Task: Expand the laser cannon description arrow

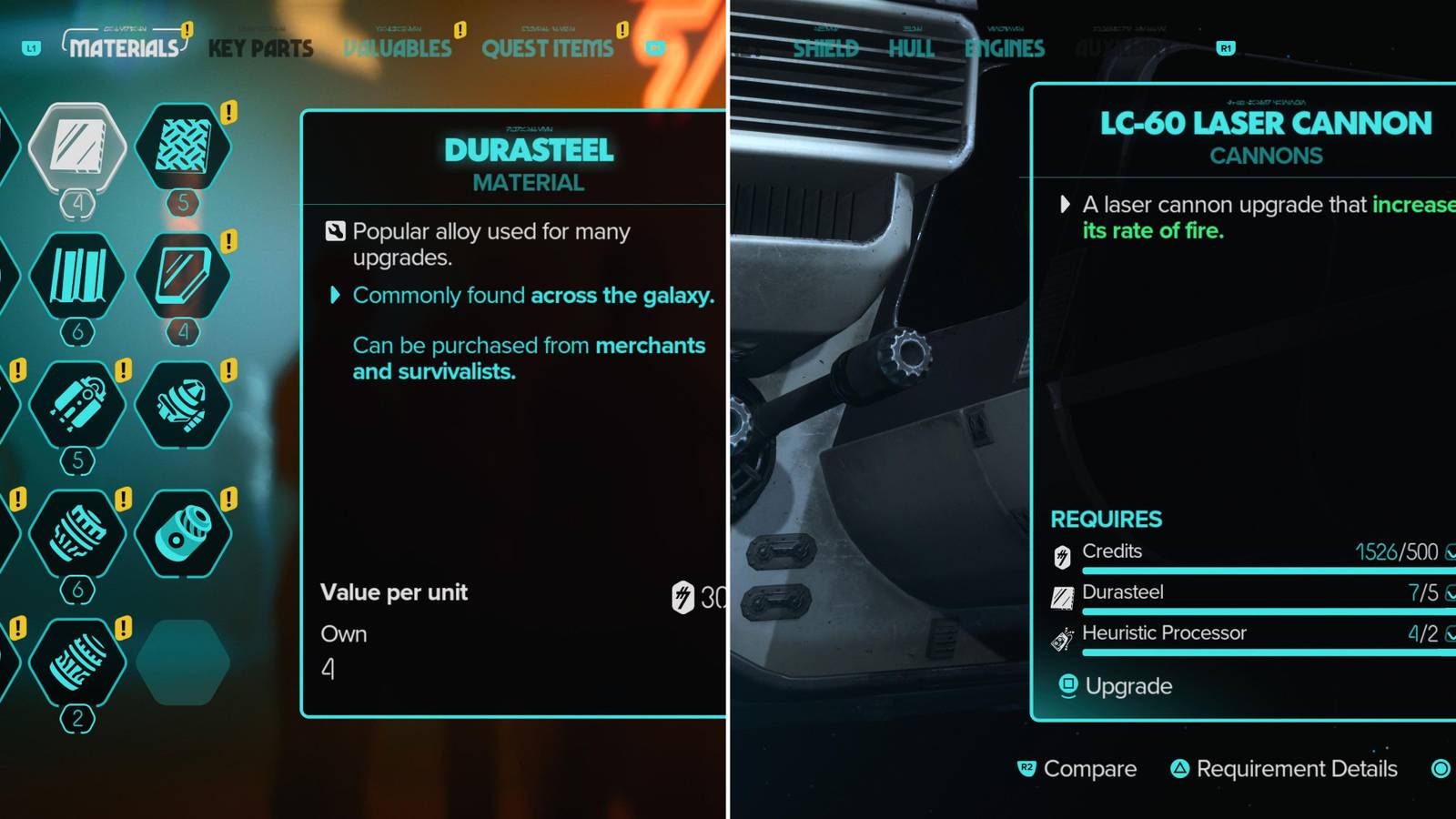Action: (1066, 205)
